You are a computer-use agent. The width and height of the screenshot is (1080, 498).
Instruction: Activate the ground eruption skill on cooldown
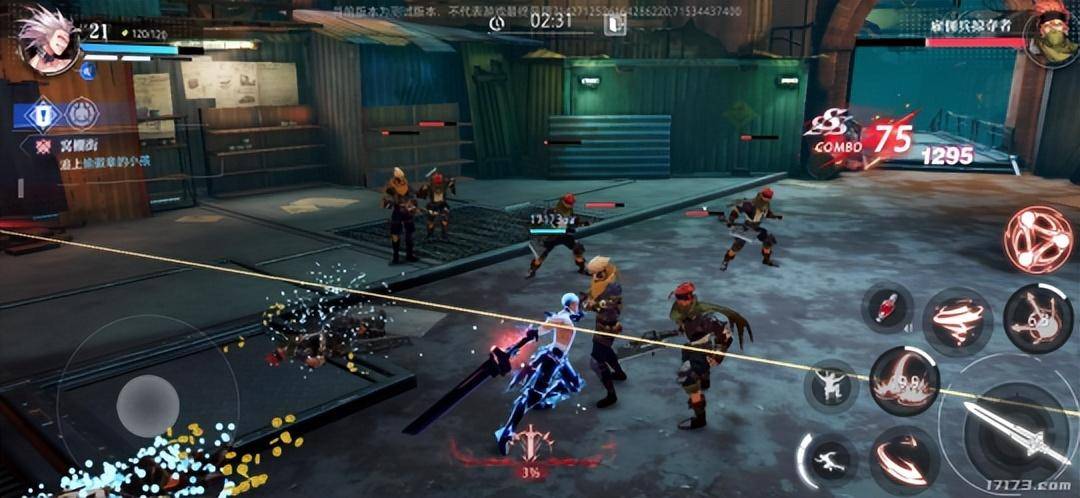[903, 381]
